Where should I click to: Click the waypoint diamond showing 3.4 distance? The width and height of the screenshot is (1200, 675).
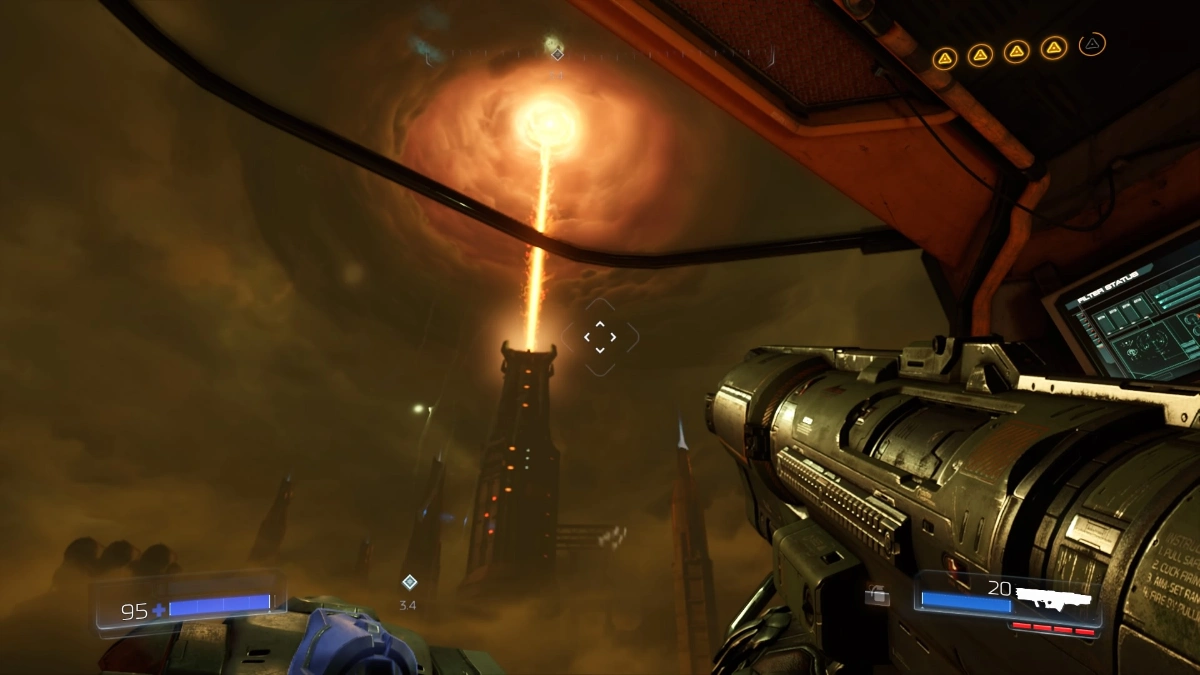(x=408, y=582)
